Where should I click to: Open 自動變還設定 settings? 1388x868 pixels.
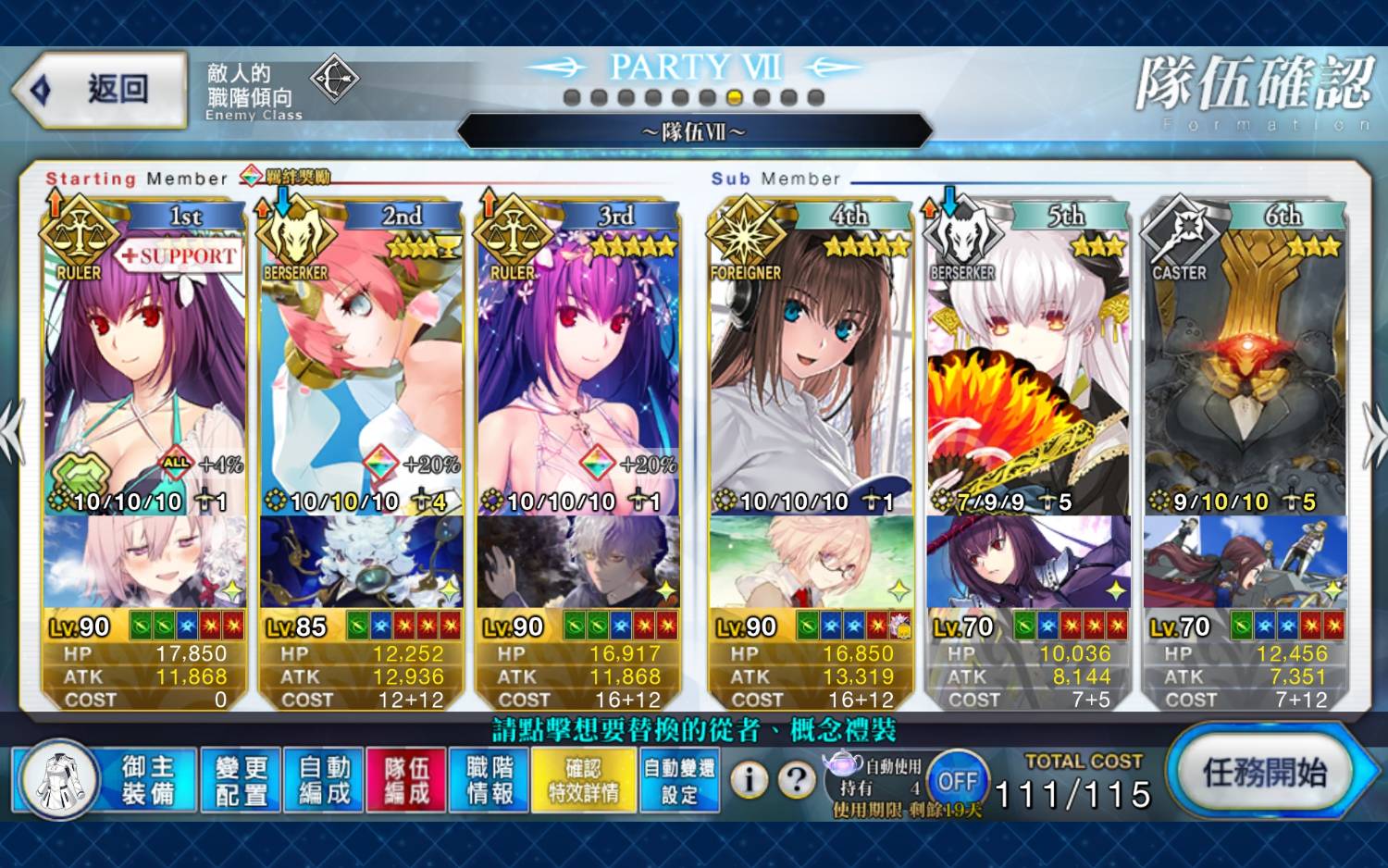click(679, 780)
